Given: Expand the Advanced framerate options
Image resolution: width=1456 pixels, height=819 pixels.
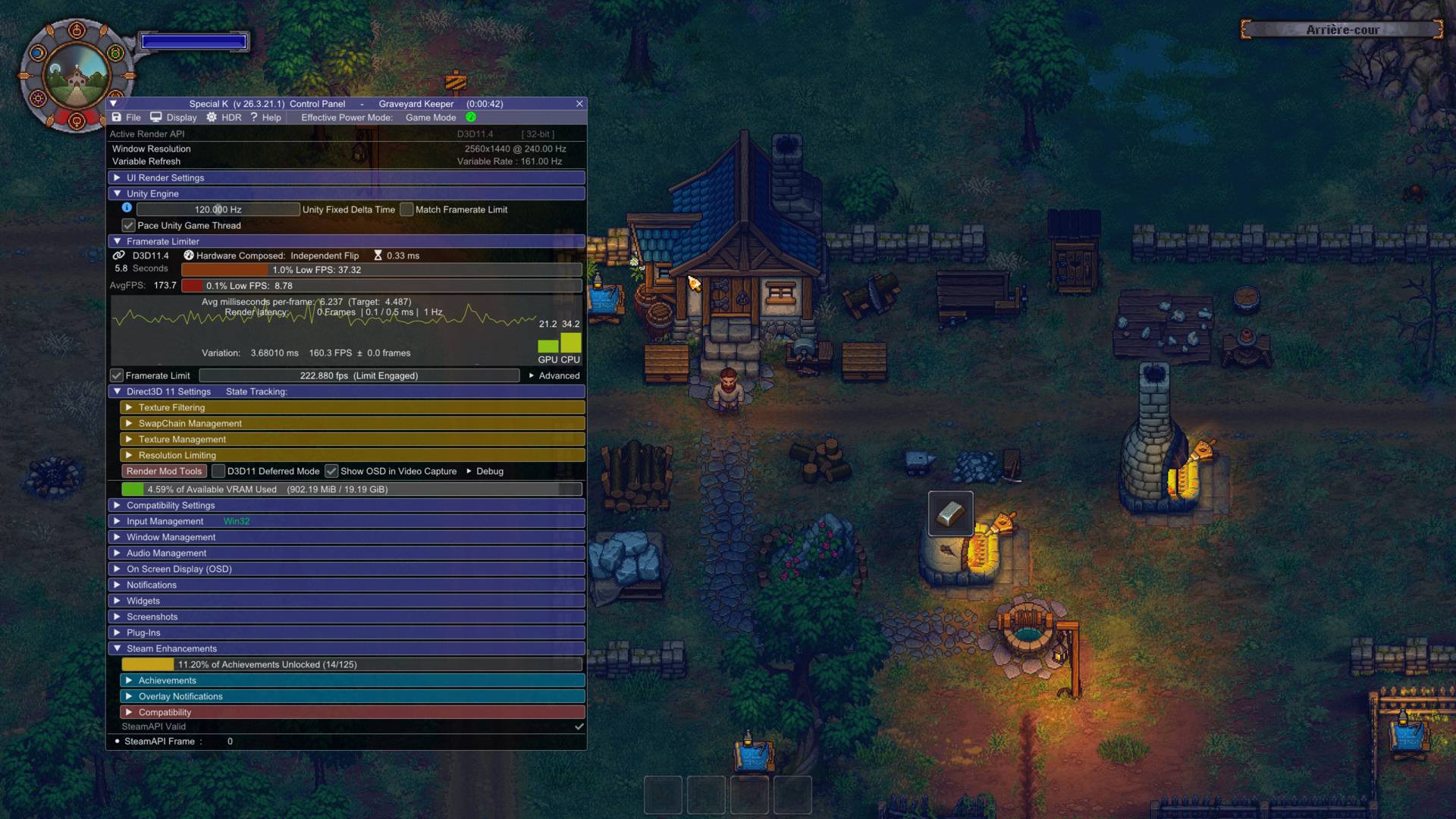Looking at the screenshot, I should 554,376.
